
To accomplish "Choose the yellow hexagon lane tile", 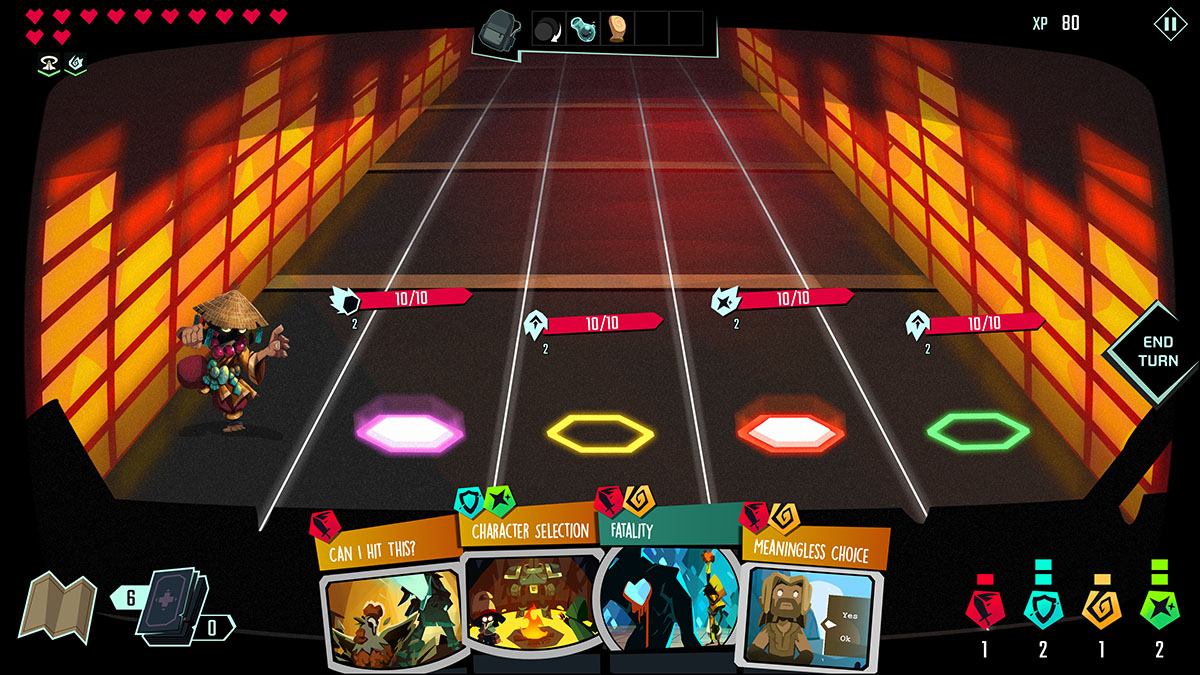I will click(599, 433).
